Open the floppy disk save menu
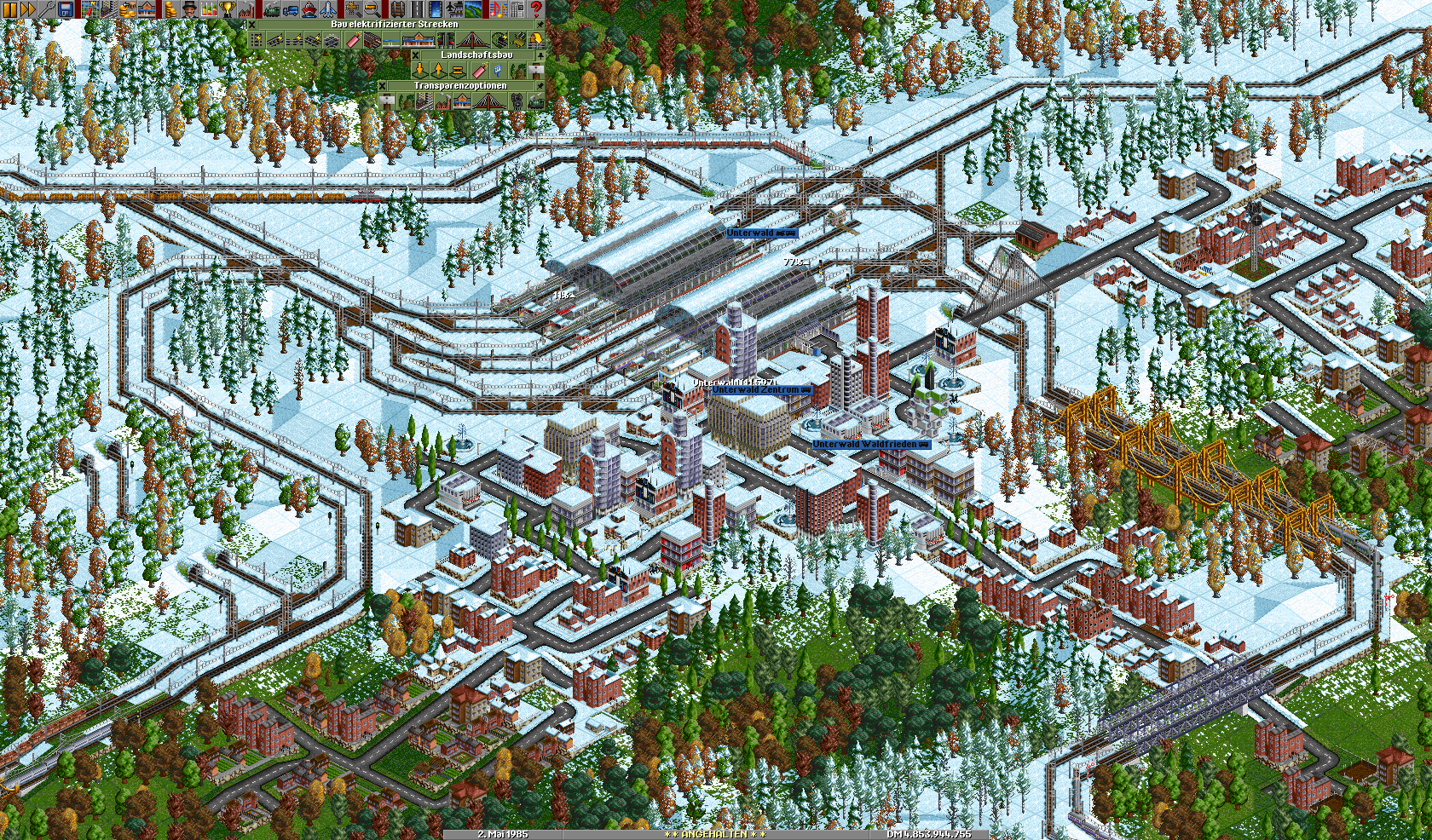This screenshot has height=840, width=1432. coord(66,9)
